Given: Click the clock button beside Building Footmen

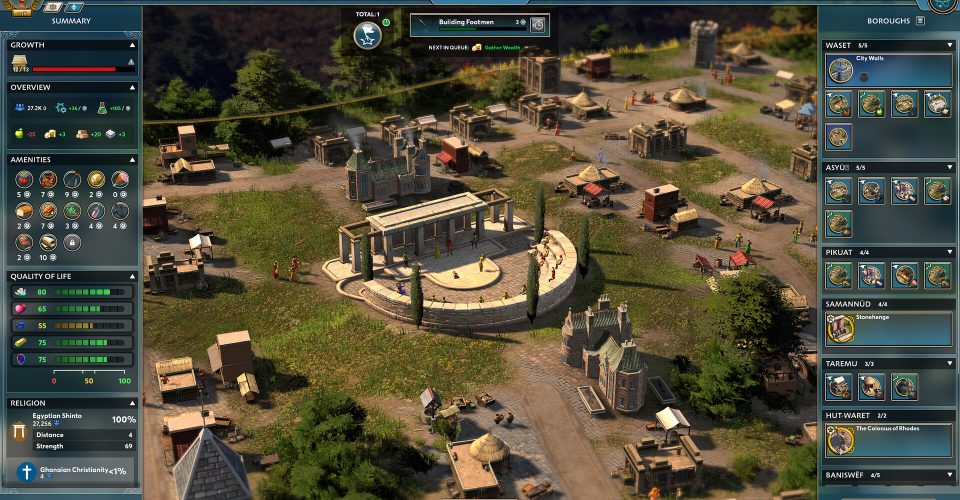Looking at the screenshot, I should pyautogui.click(x=537, y=24).
